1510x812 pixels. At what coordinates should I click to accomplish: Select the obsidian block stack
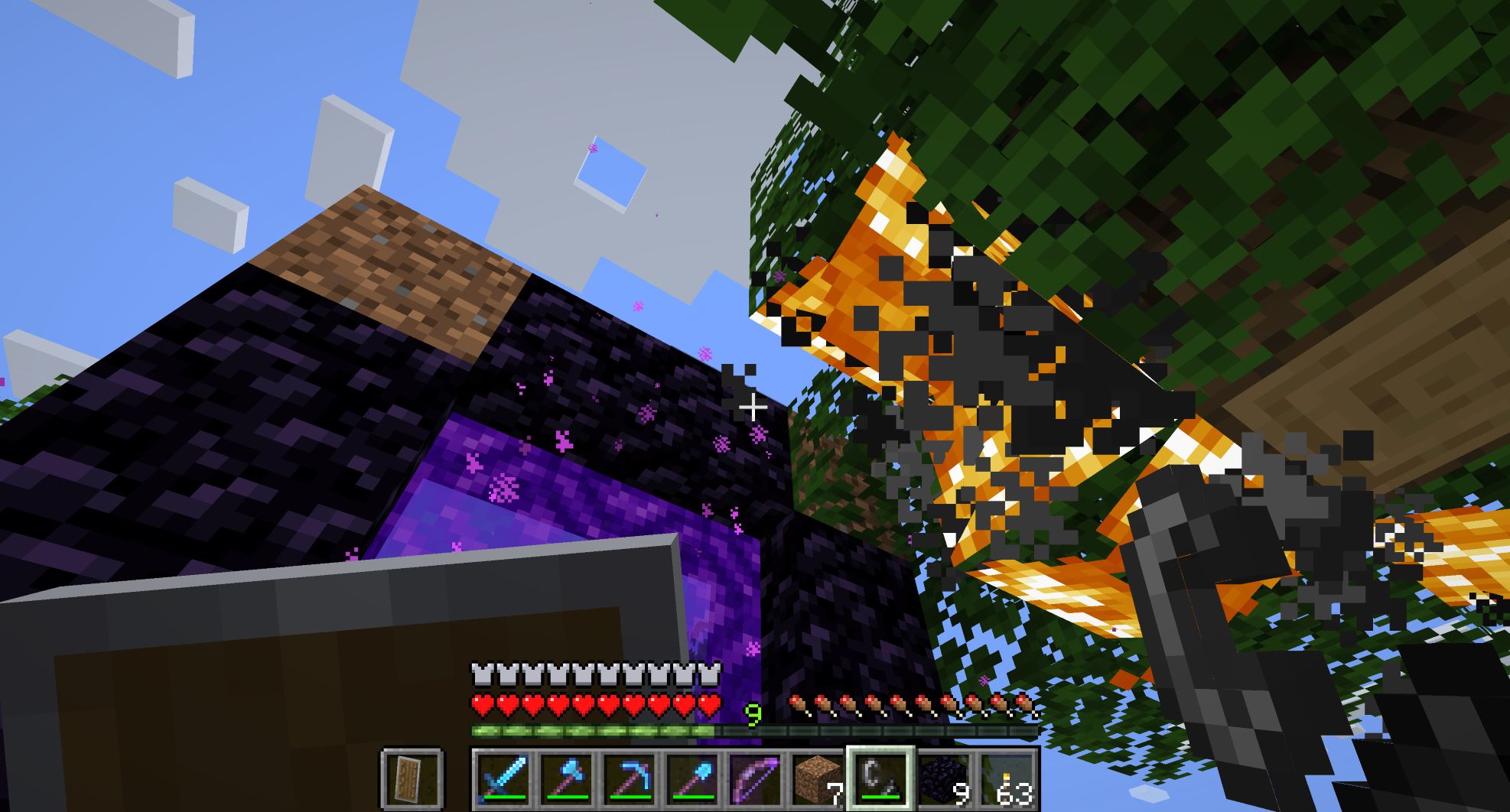click(x=942, y=778)
